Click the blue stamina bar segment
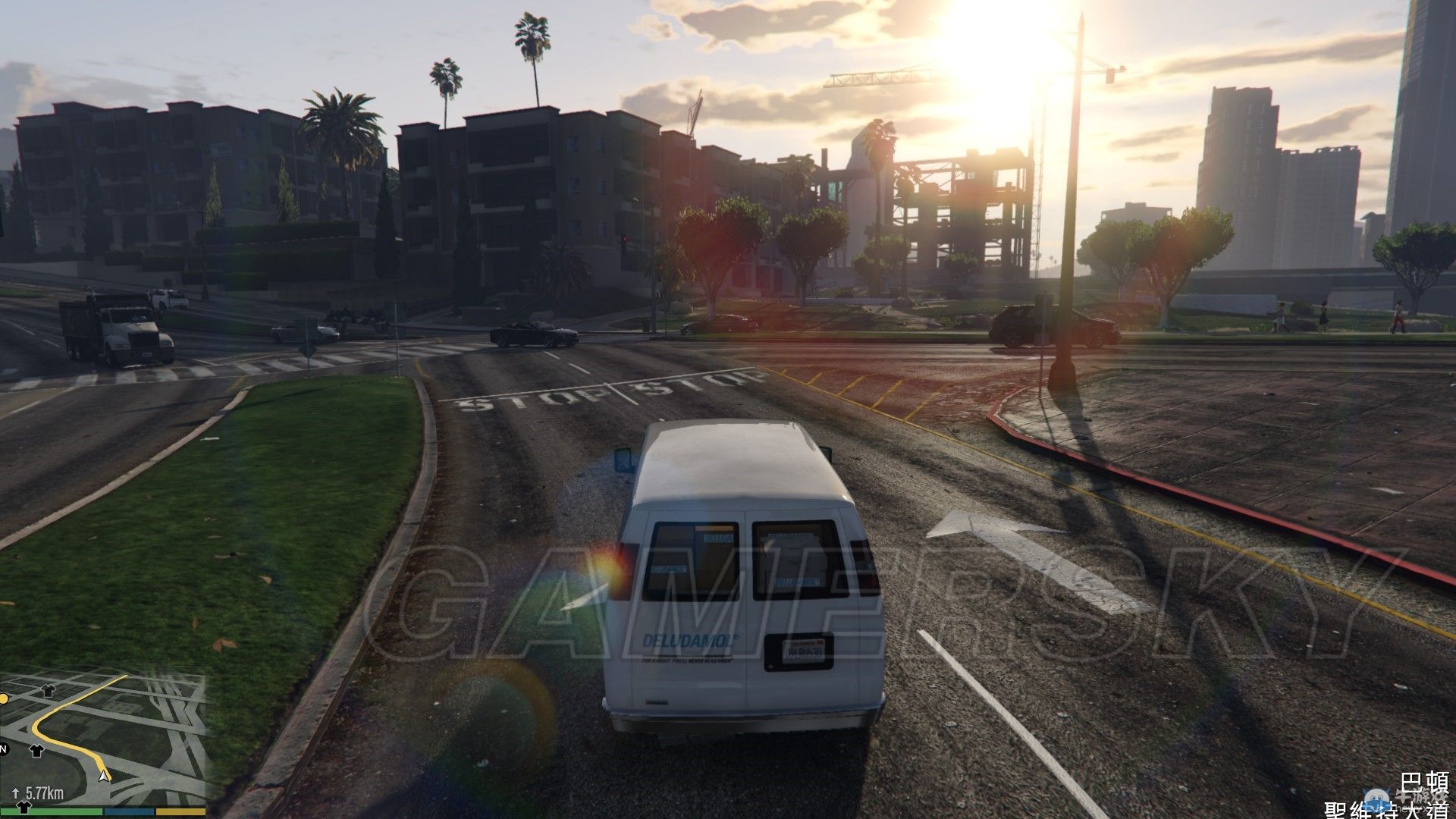The image size is (1456, 819). pos(129,811)
